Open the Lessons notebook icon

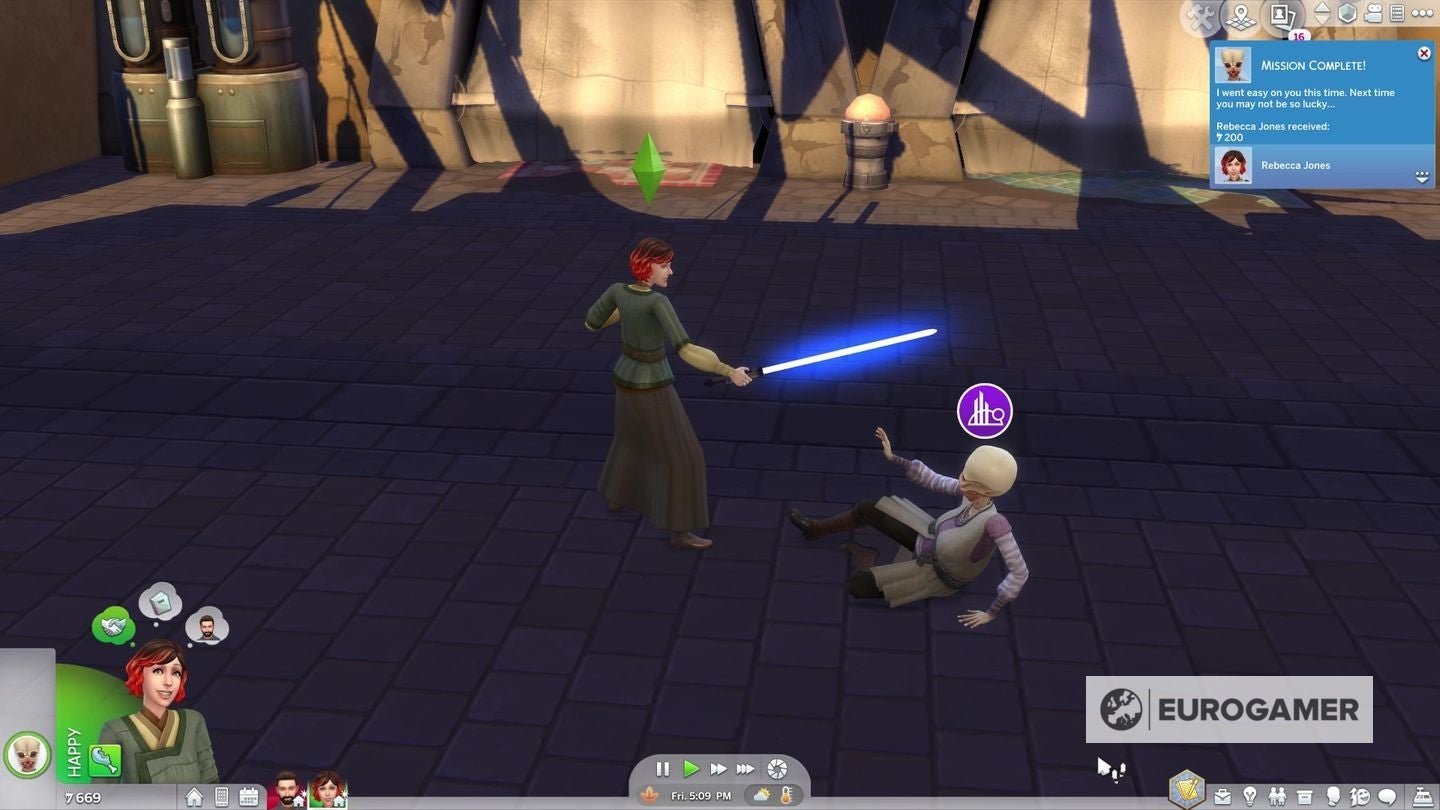(1398, 14)
